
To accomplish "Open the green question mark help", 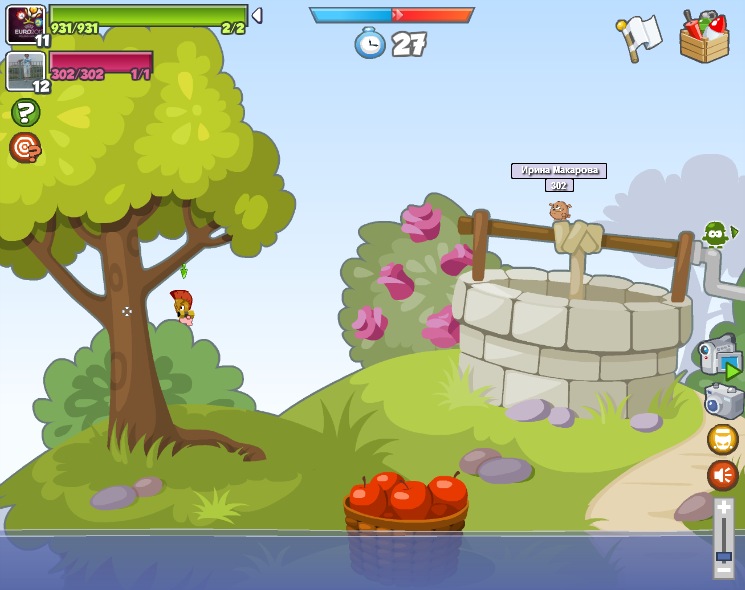I will click(25, 112).
